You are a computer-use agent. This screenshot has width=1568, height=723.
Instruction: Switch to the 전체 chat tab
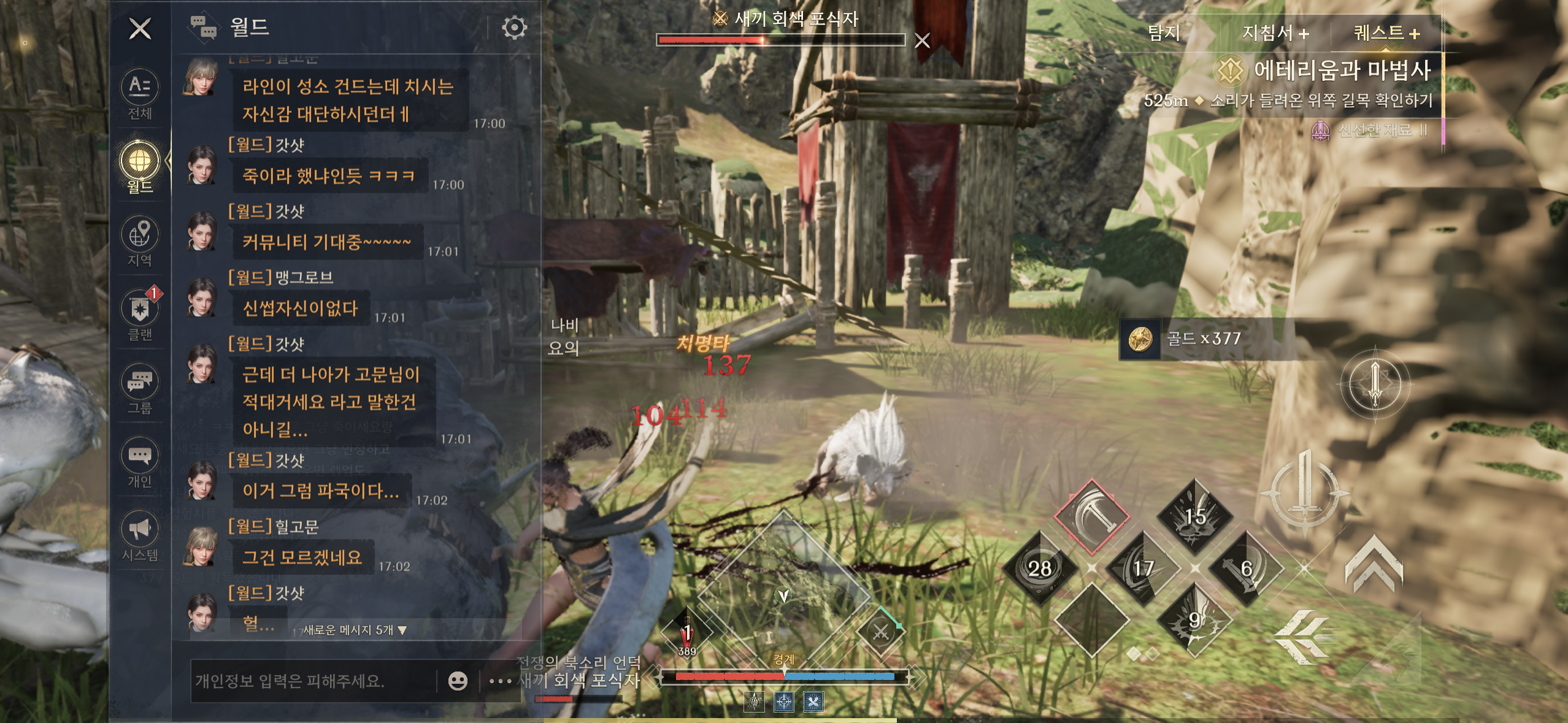(140, 94)
